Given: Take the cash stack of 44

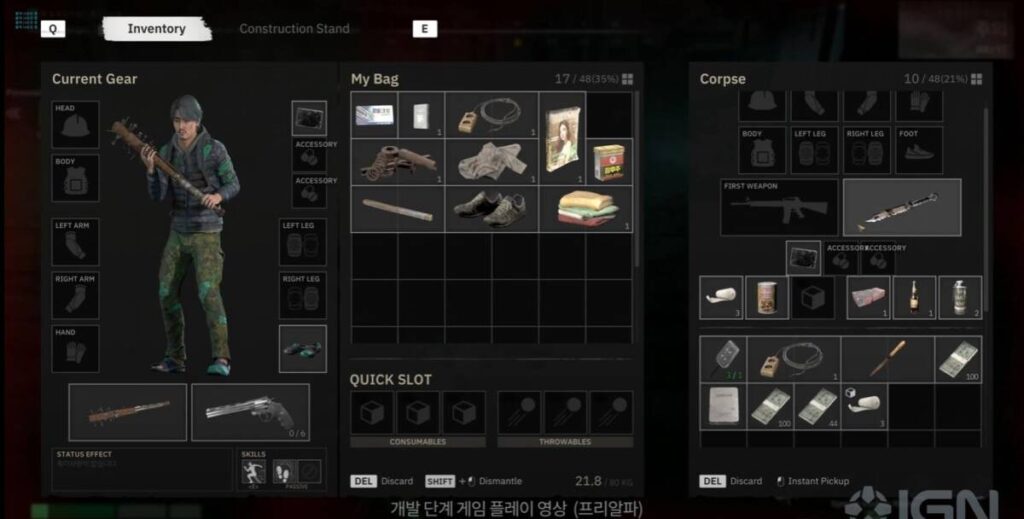Looking at the screenshot, I should pyautogui.click(x=817, y=407).
